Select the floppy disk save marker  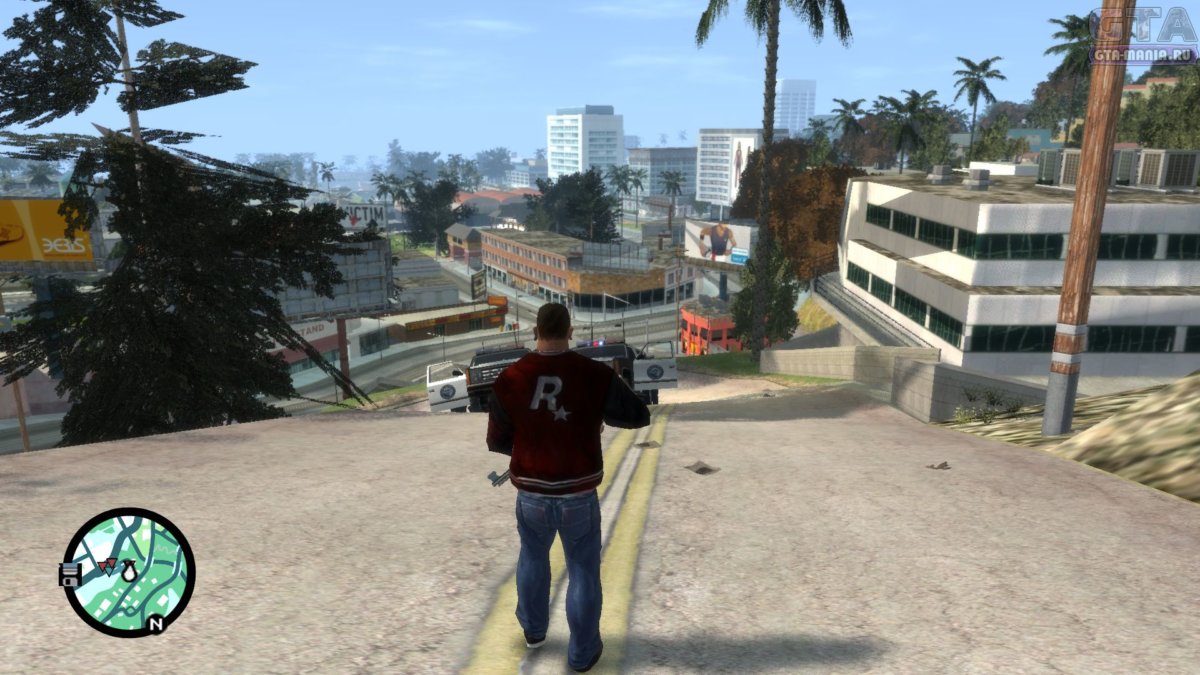coord(70,574)
